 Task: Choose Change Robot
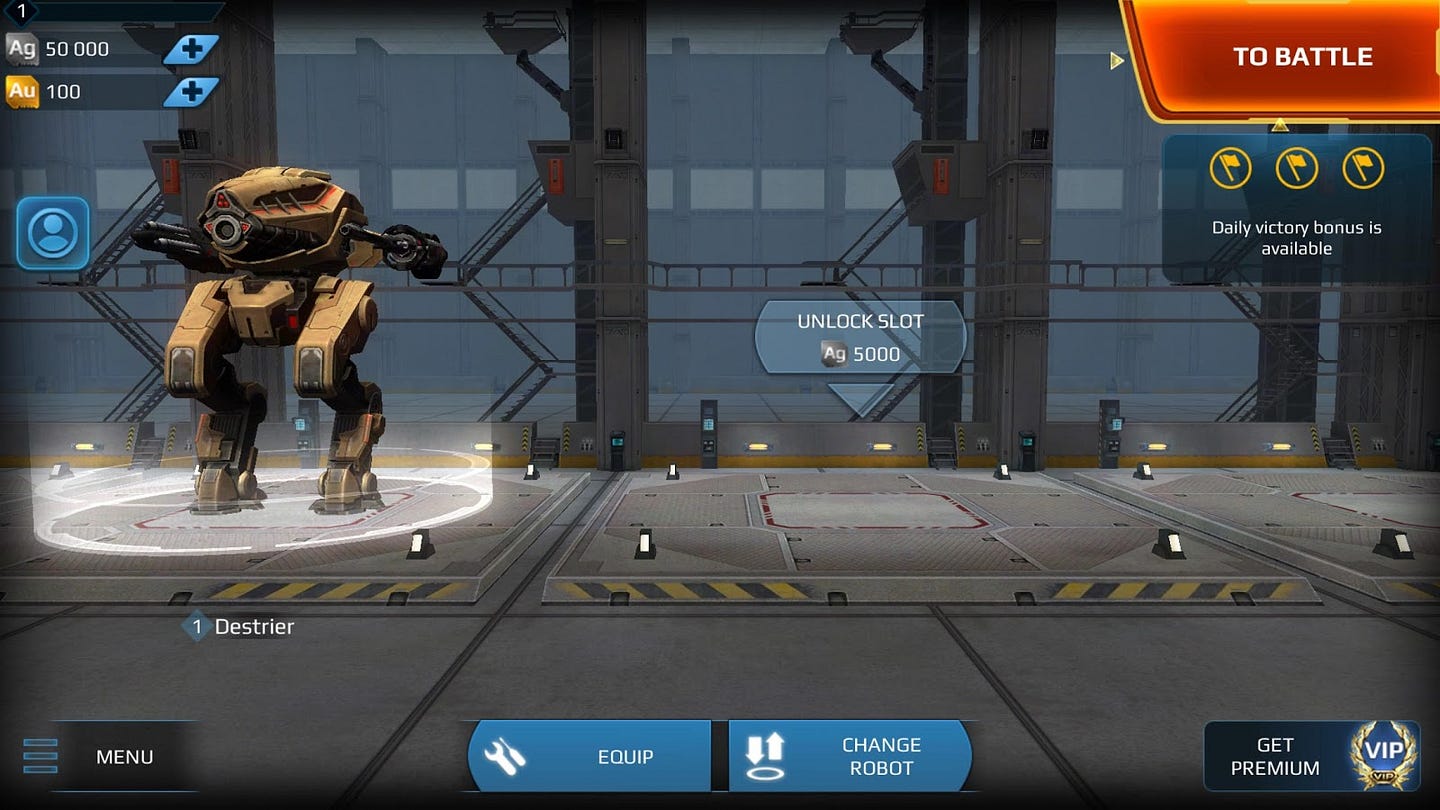click(x=850, y=757)
